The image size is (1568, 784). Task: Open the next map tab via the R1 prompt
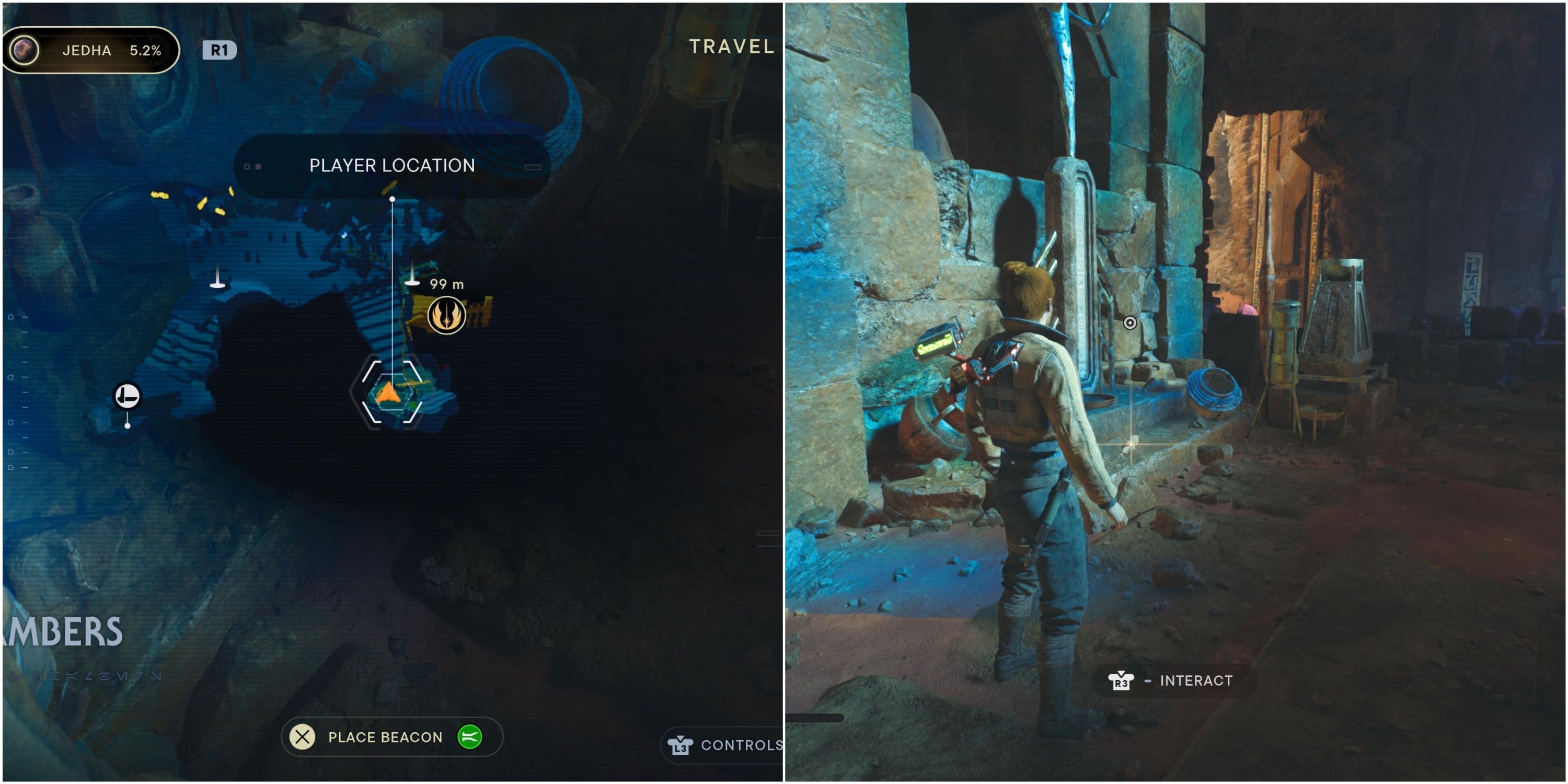[x=219, y=51]
